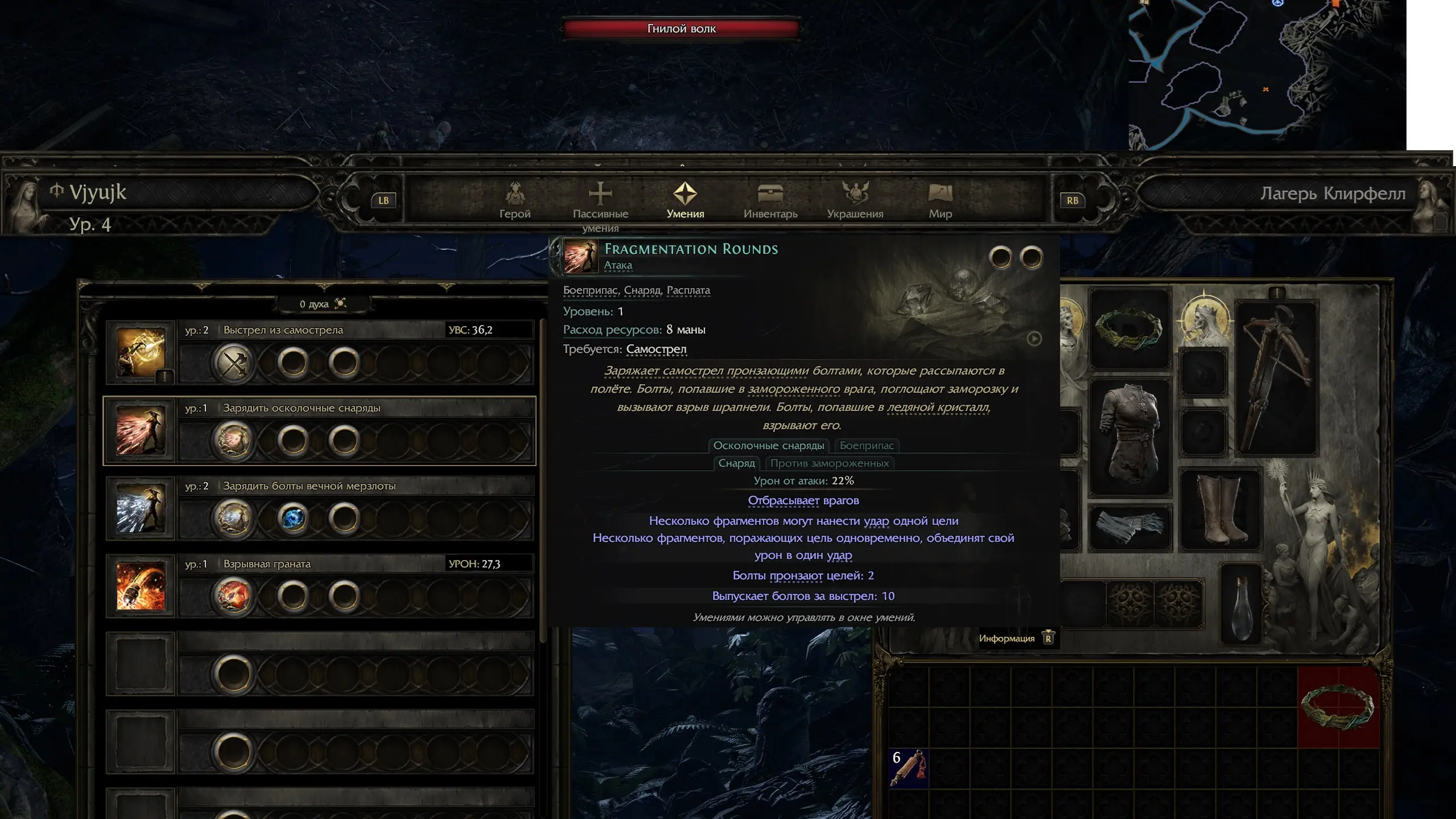The width and height of the screenshot is (1456, 819).
Task: Select the Зарядить болты вечной мерзлоты skill icon
Action: (x=141, y=509)
